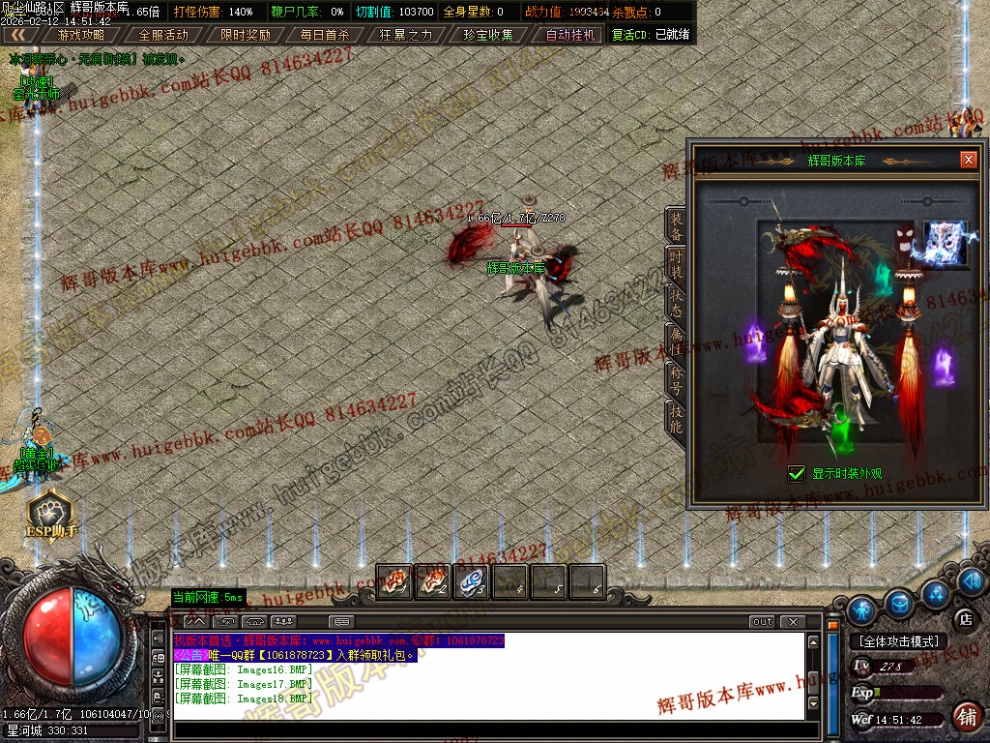Switch to the 属性 attributes tab
Viewport: 990px width, 743px height.
(677, 341)
